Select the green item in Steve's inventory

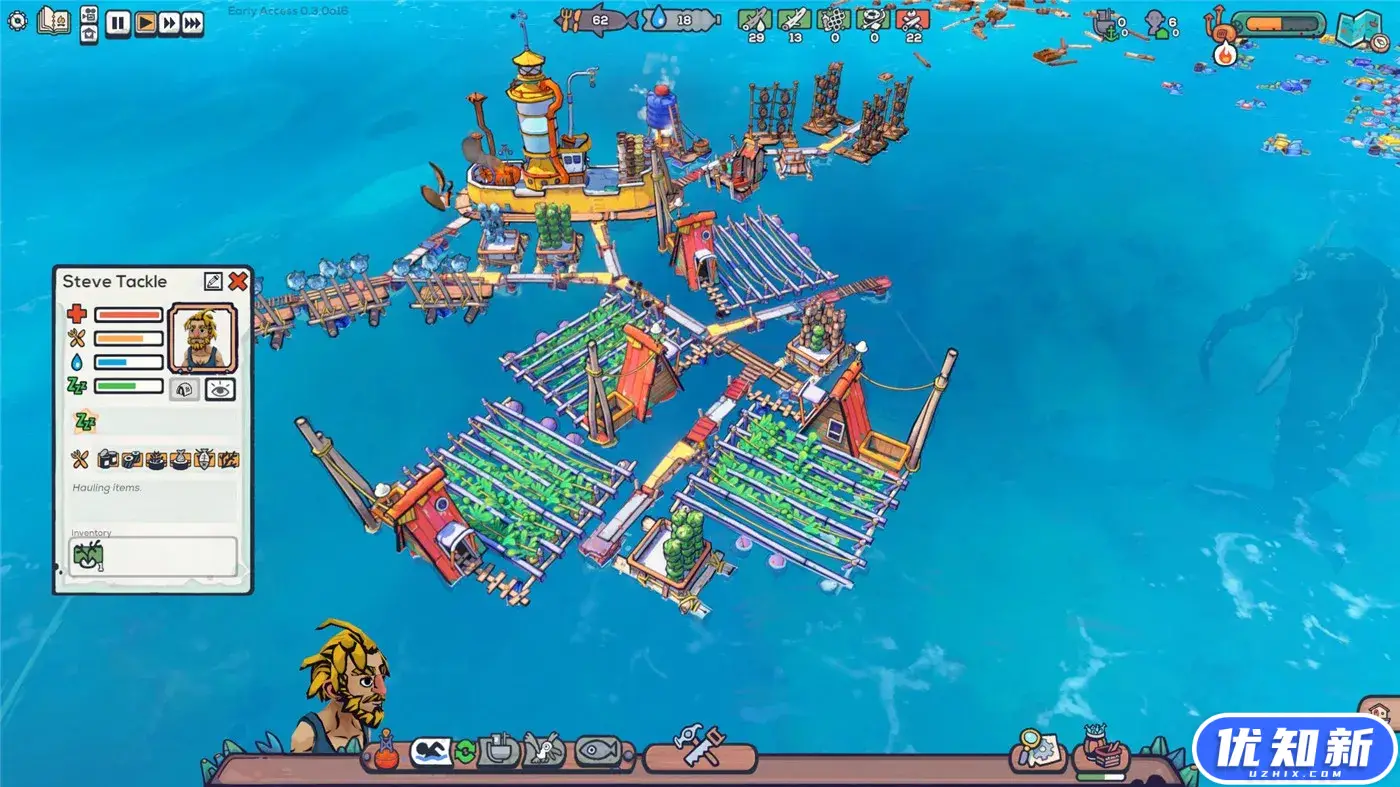pos(85,556)
